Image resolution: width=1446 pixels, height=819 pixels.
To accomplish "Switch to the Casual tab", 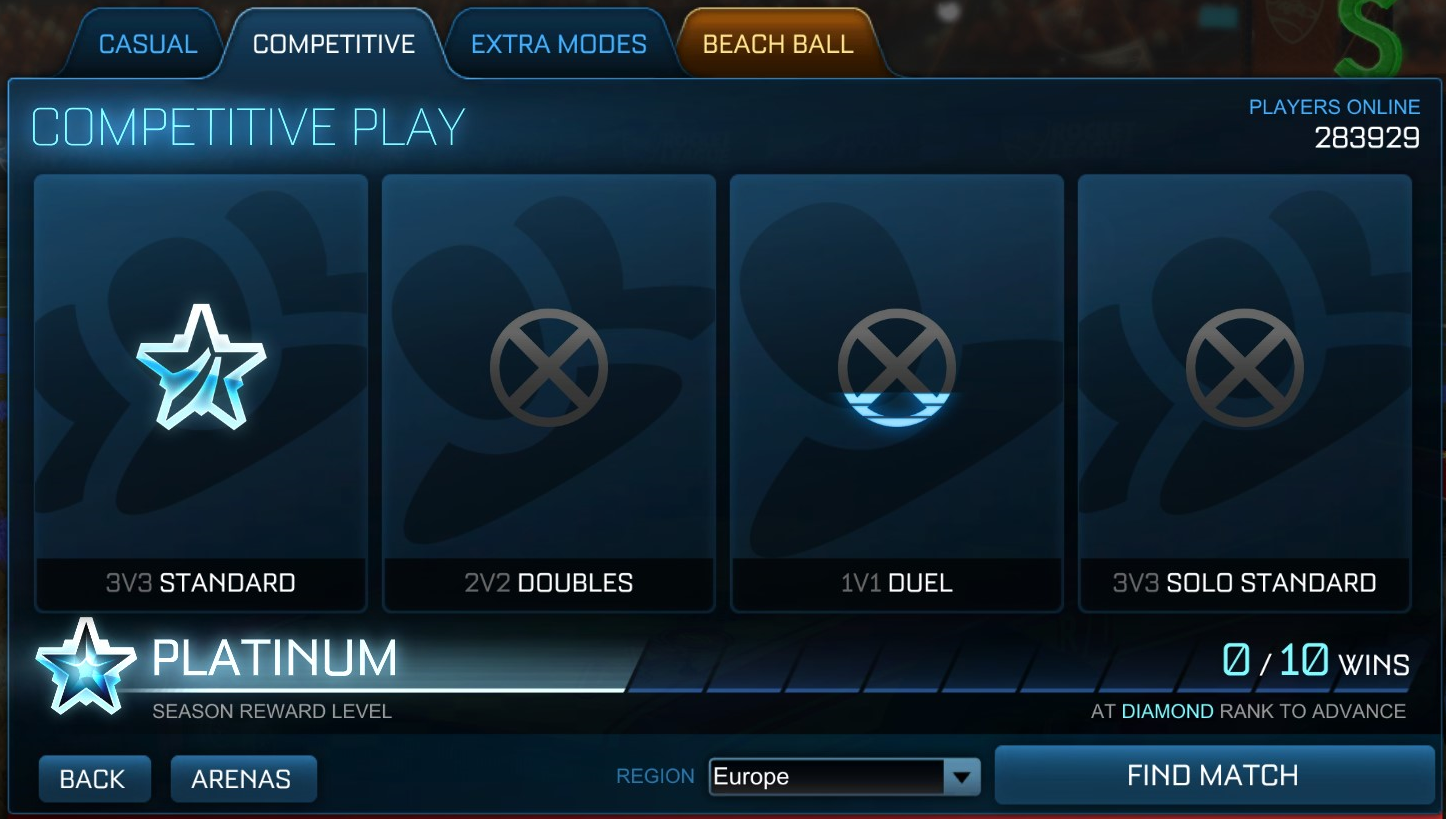I will (146, 43).
